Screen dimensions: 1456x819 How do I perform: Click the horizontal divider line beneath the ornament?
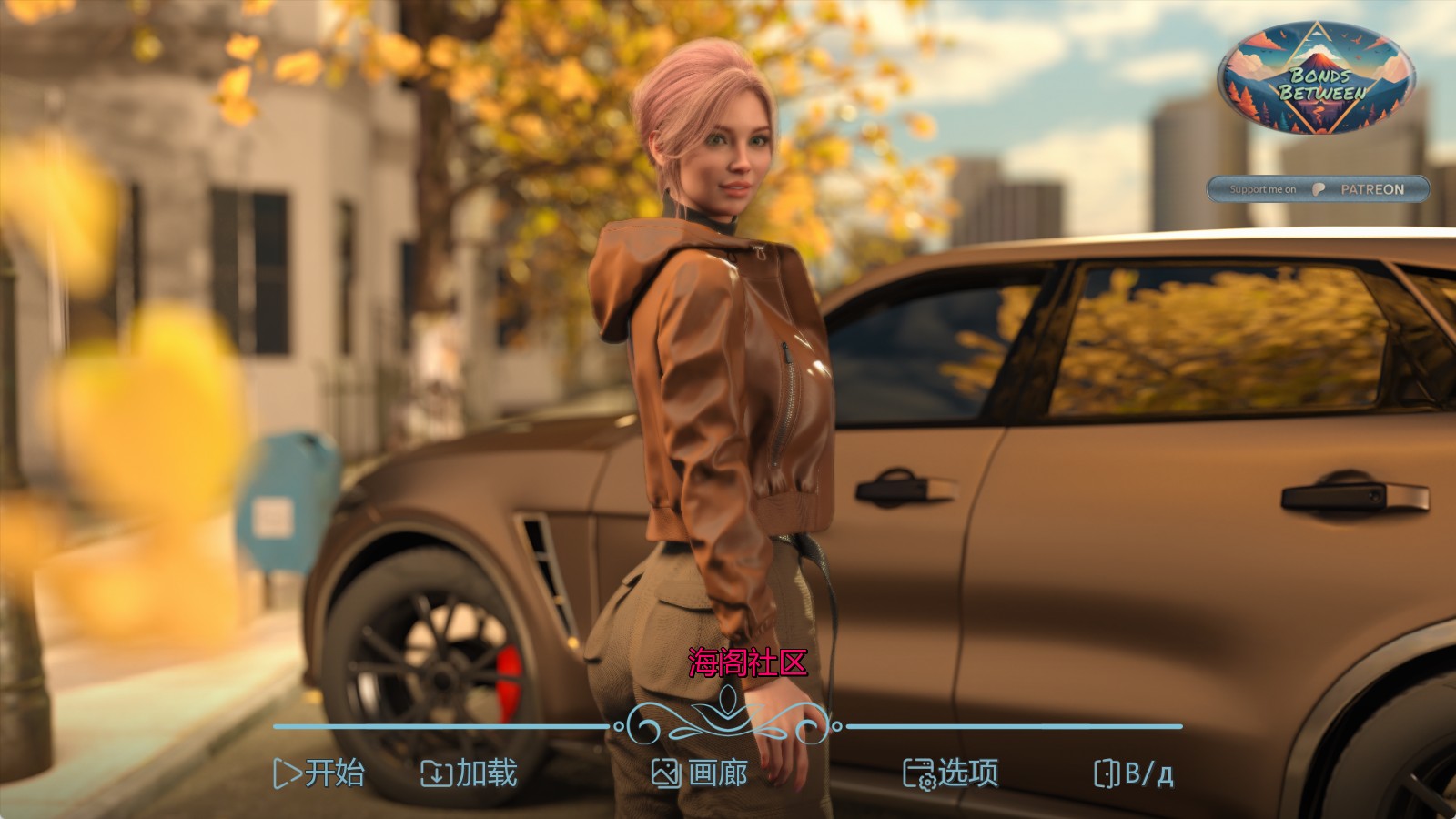point(437,727)
